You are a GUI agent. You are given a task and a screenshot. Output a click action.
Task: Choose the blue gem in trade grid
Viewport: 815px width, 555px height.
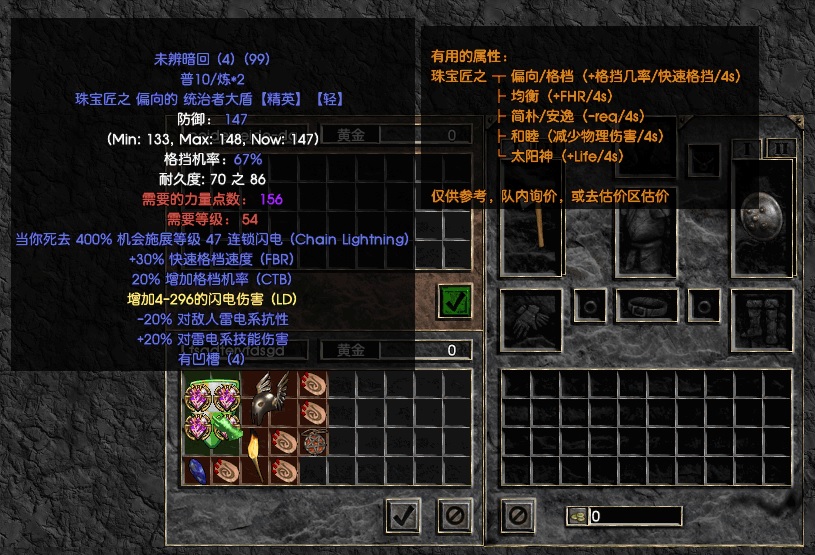click(197, 470)
